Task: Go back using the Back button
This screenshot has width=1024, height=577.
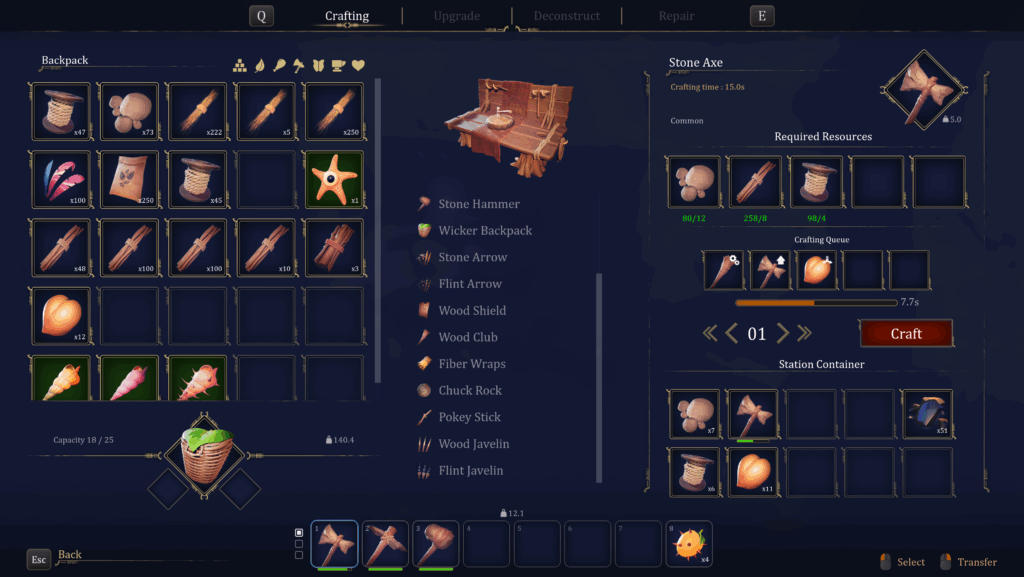Action: point(69,555)
